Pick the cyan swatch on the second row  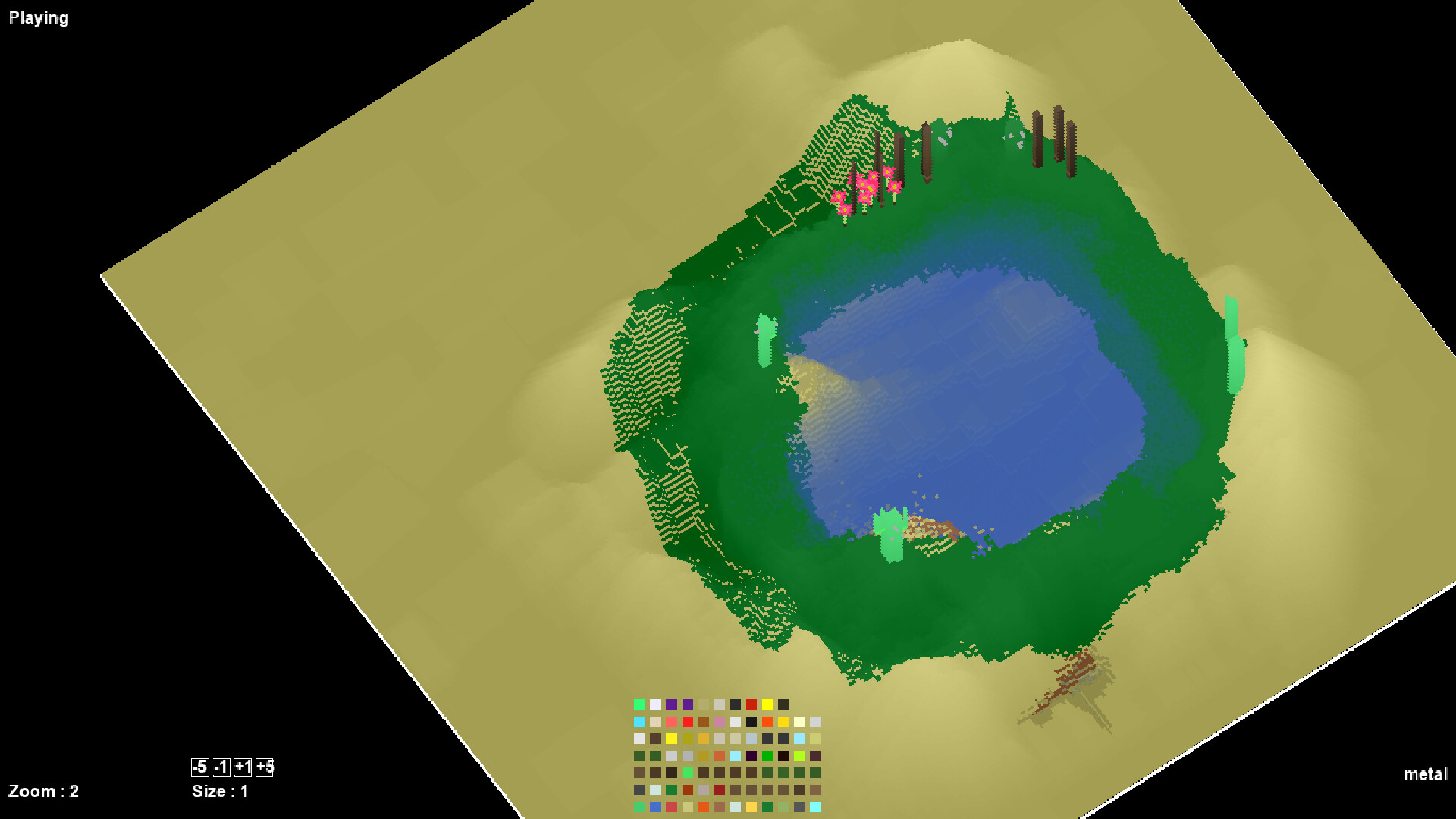coord(639,722)
